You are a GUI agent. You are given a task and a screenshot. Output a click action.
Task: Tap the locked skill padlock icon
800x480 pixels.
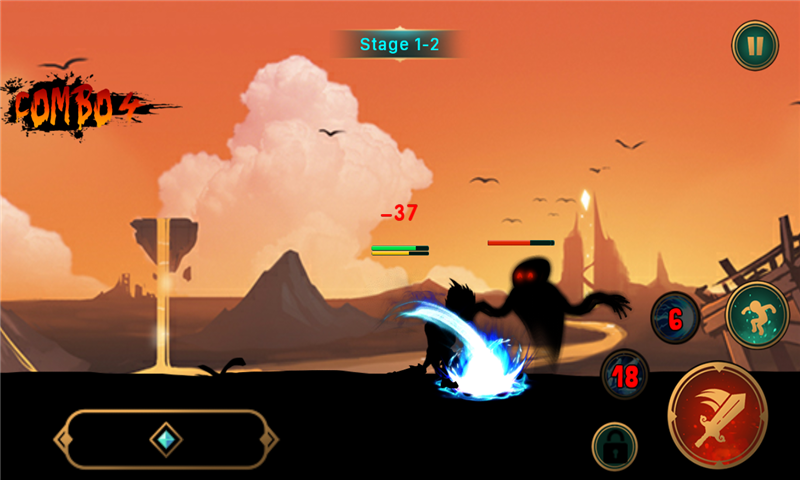coord(615,445)
